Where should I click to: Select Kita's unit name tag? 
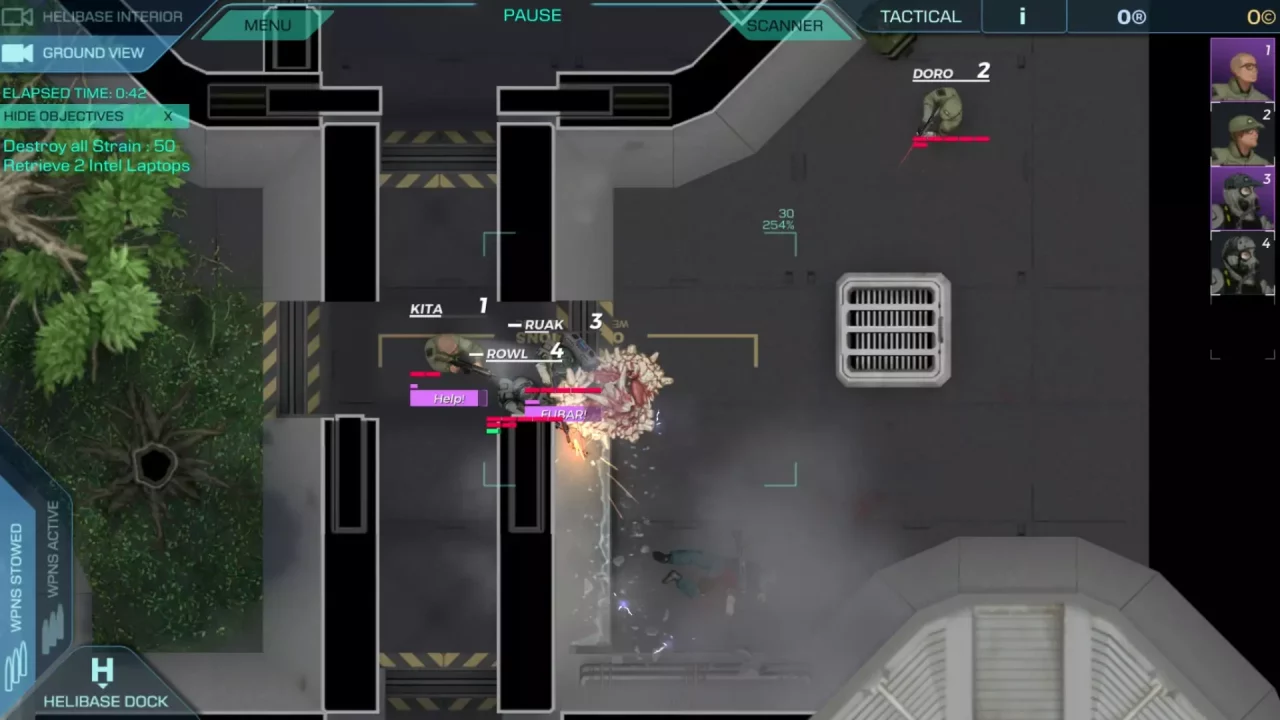pyautogui.click(x=426, y=309)
